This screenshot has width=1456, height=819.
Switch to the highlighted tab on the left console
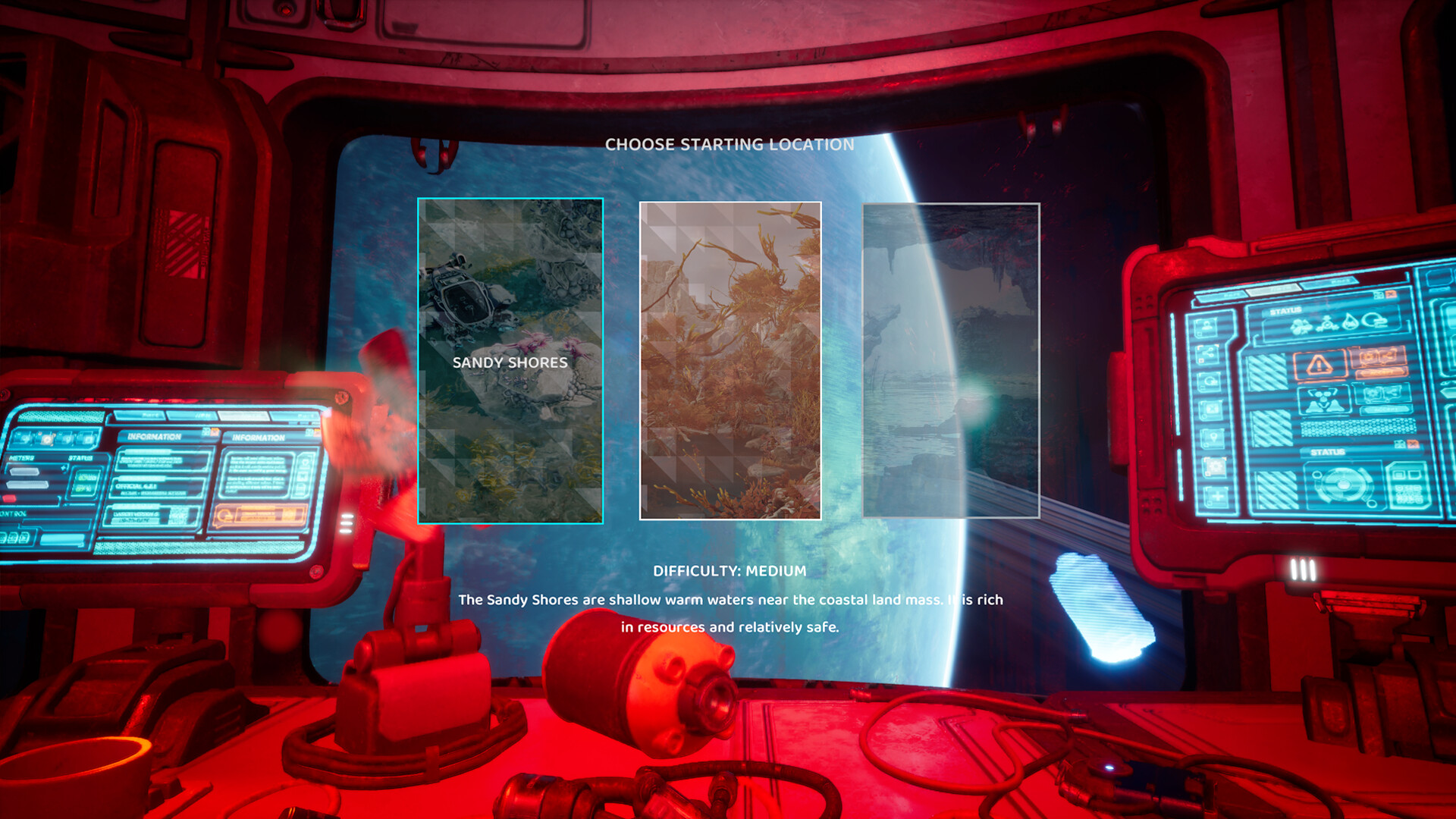coord(243,416)
